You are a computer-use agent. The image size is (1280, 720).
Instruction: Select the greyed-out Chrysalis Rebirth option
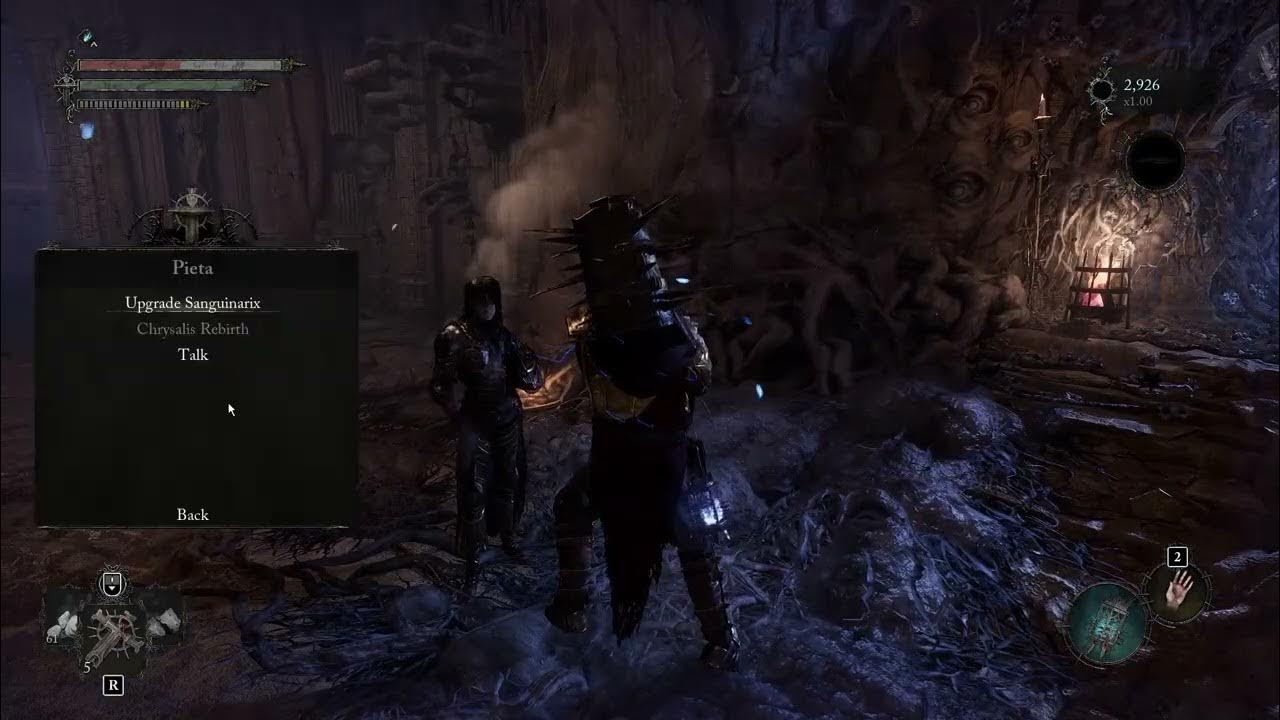(192, 328)
